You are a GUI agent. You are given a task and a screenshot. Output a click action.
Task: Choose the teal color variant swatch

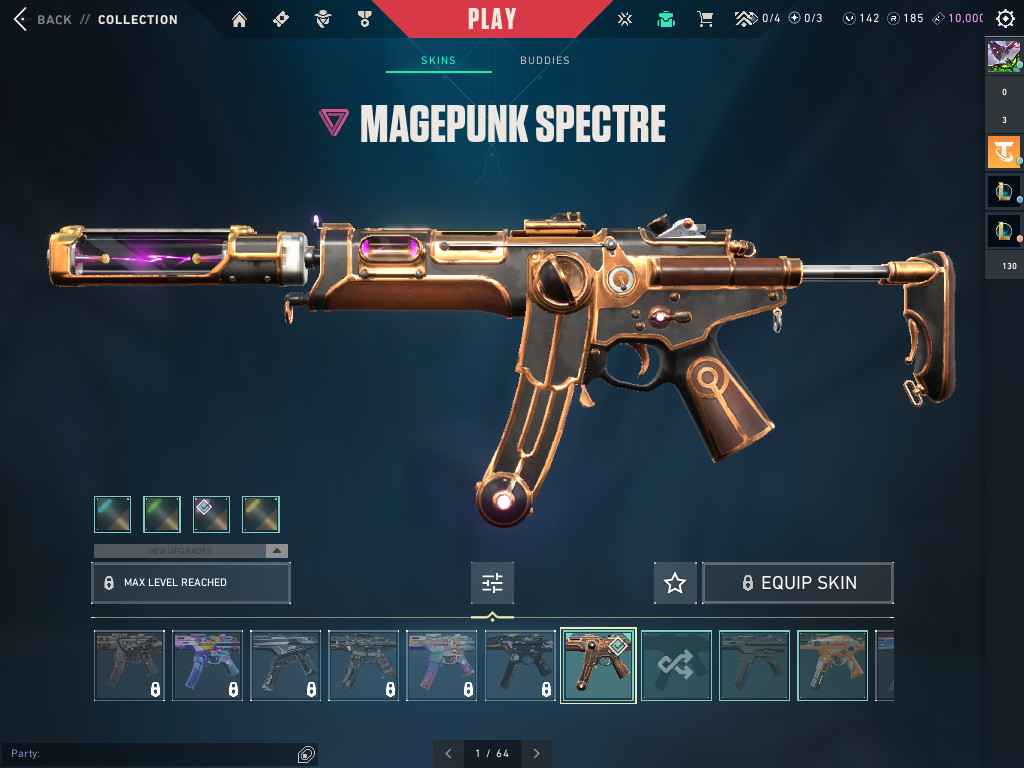pos(113,514)
